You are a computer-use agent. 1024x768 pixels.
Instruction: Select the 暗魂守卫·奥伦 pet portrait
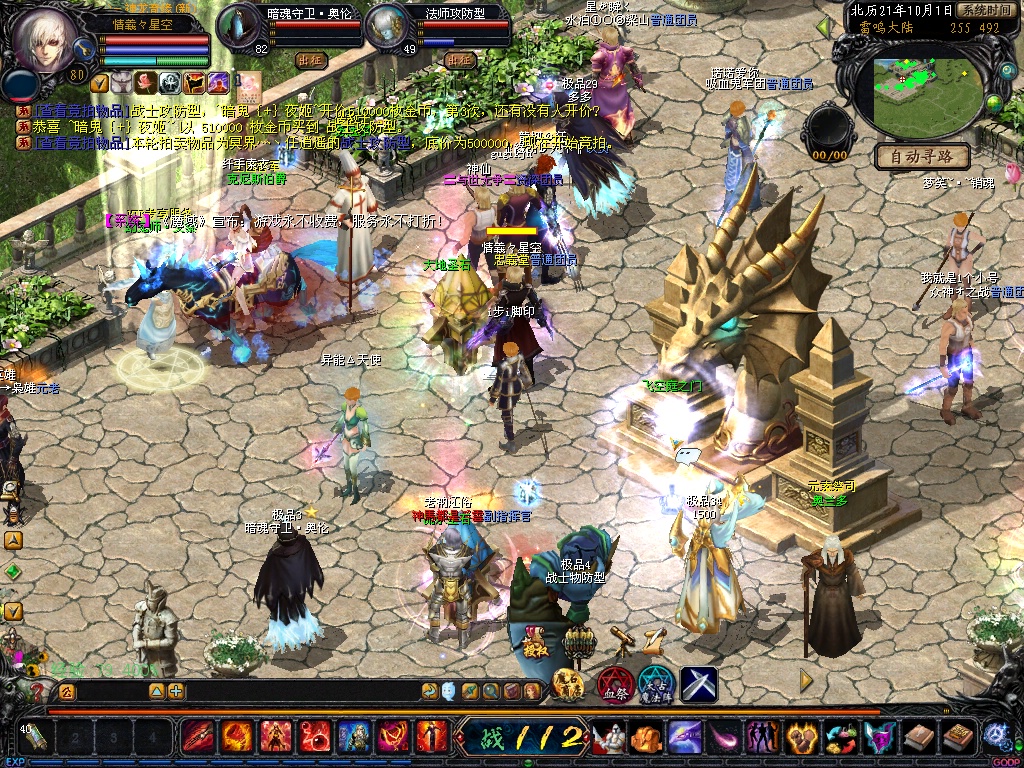point(239,26)
